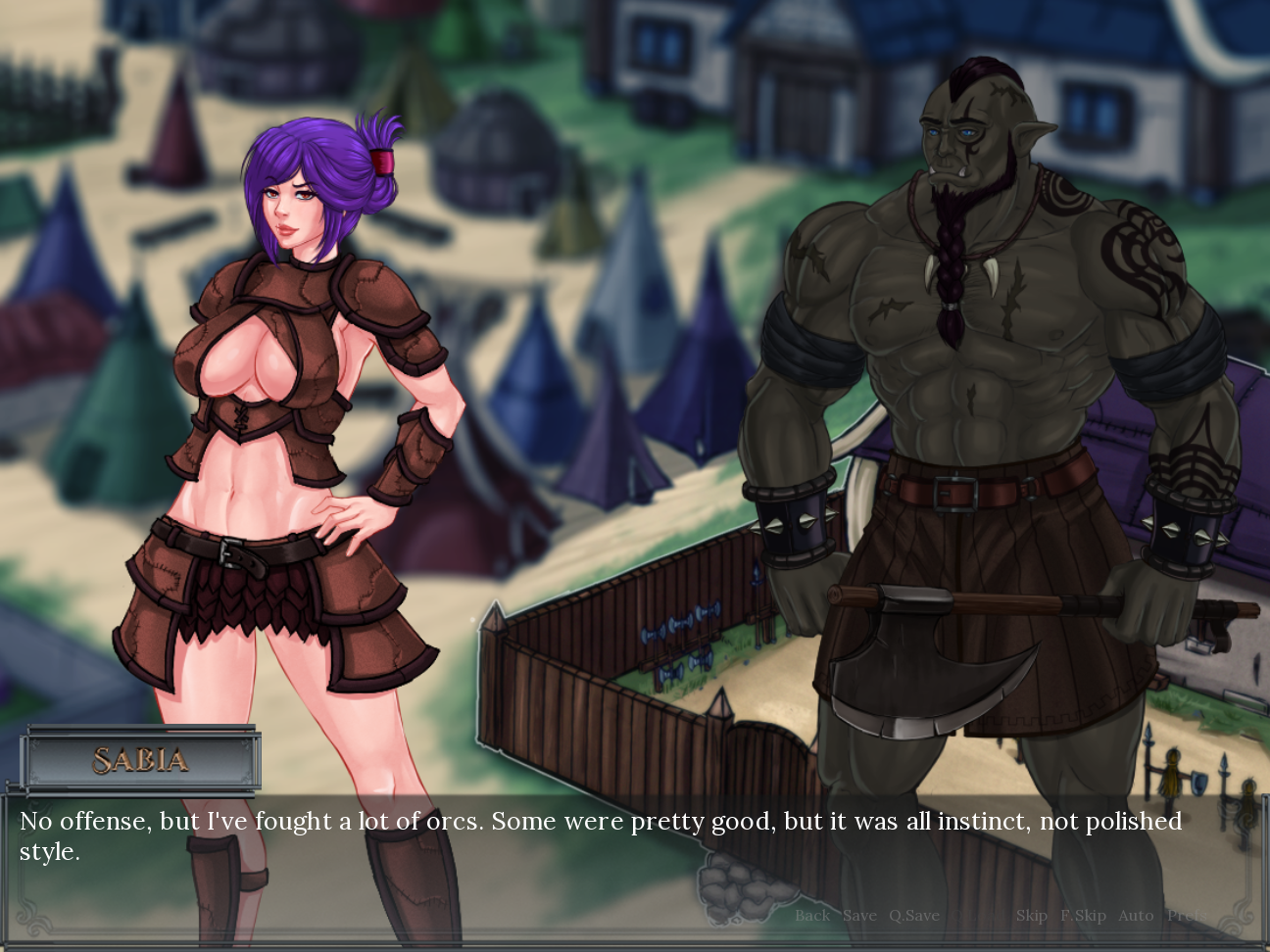
Task: Quick save with Q.Save
Action: 913,916
